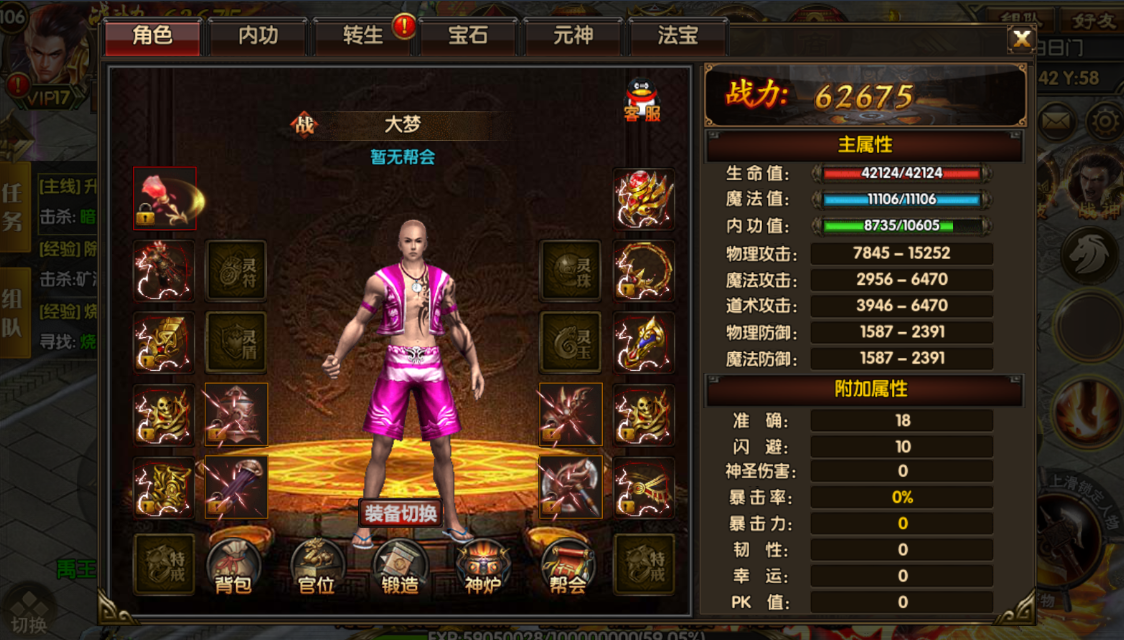This screenshot has height=640, width=1124.
Task: Open the 帮会 guild menu
Action: 567,567
